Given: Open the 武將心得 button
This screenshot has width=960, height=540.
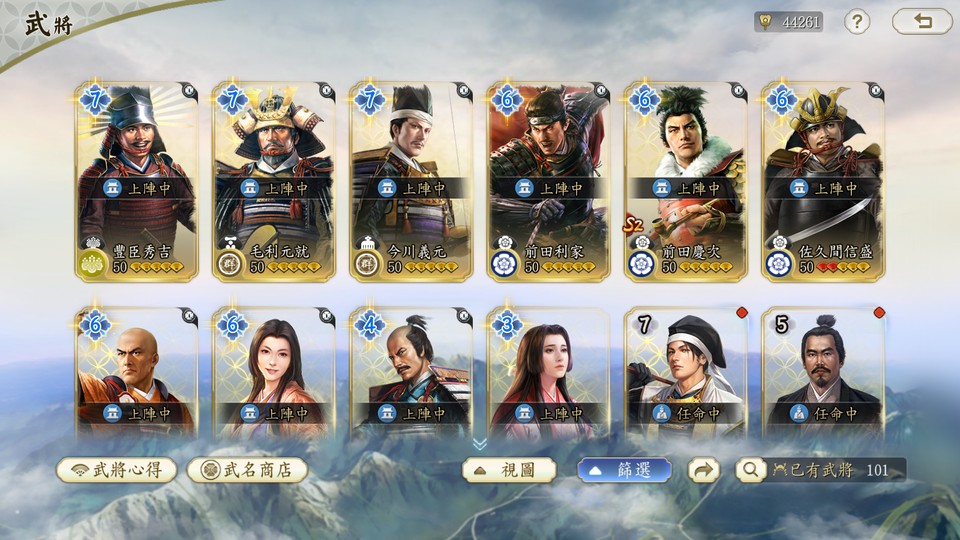Looking at the screenshot, I should coord(117,470).
